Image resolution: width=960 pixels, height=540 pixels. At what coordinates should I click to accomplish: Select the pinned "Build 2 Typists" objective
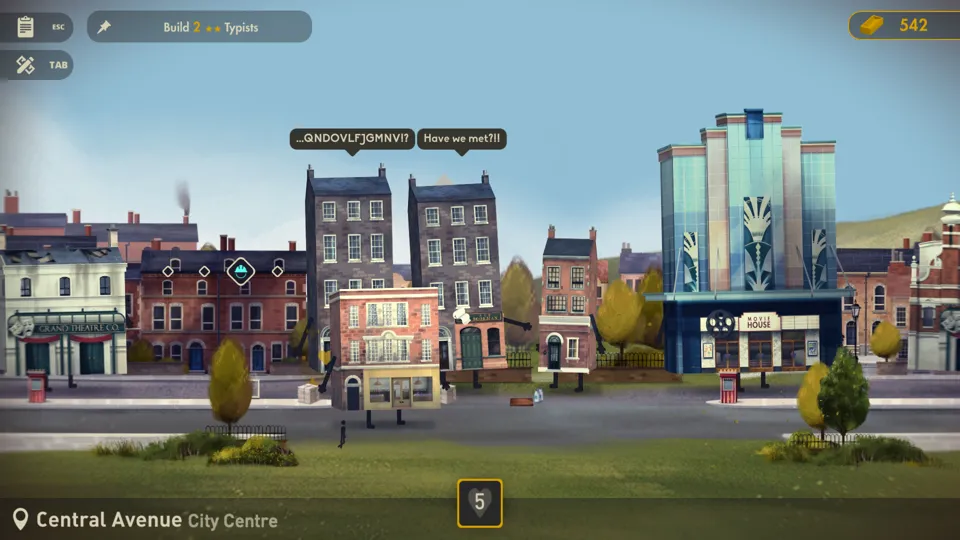point(199,27)
